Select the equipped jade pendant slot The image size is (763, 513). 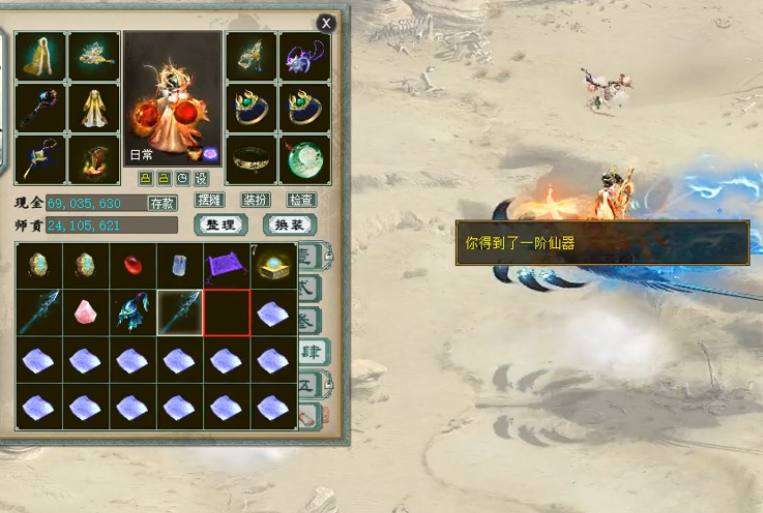(x=304, y=160)
